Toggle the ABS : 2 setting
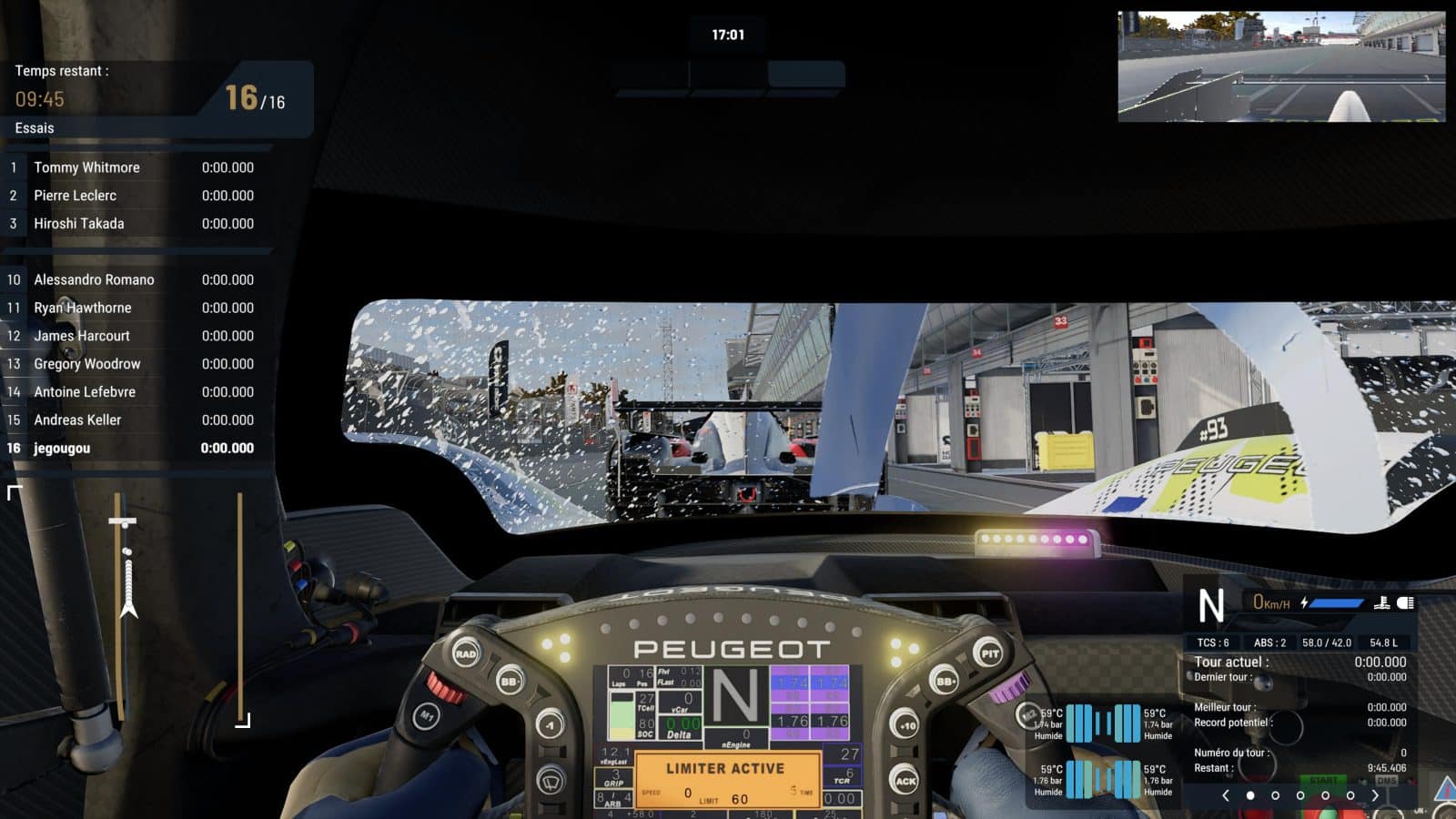This screenshot has width=1456, height=819. [1269, 642]
